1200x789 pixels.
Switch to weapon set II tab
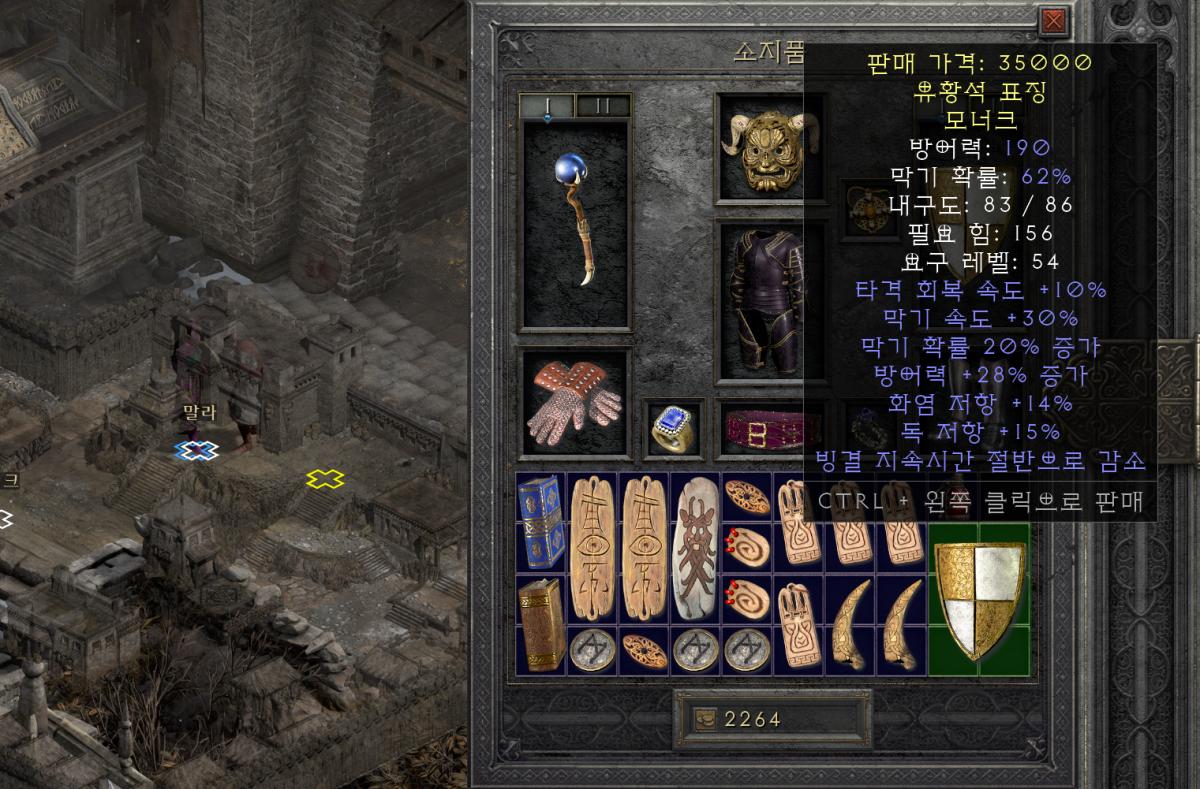coord(603,105)
